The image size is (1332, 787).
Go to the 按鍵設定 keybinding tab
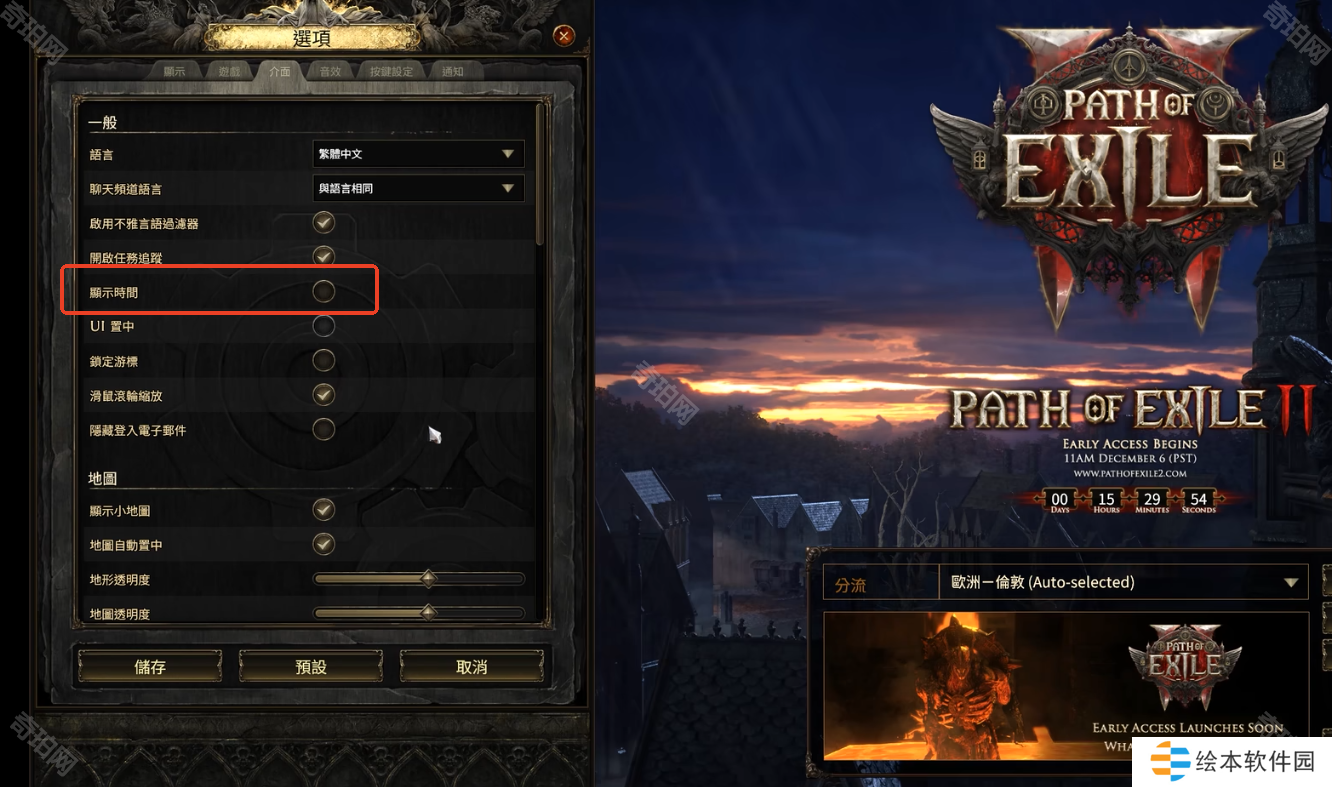coord(391,72)
